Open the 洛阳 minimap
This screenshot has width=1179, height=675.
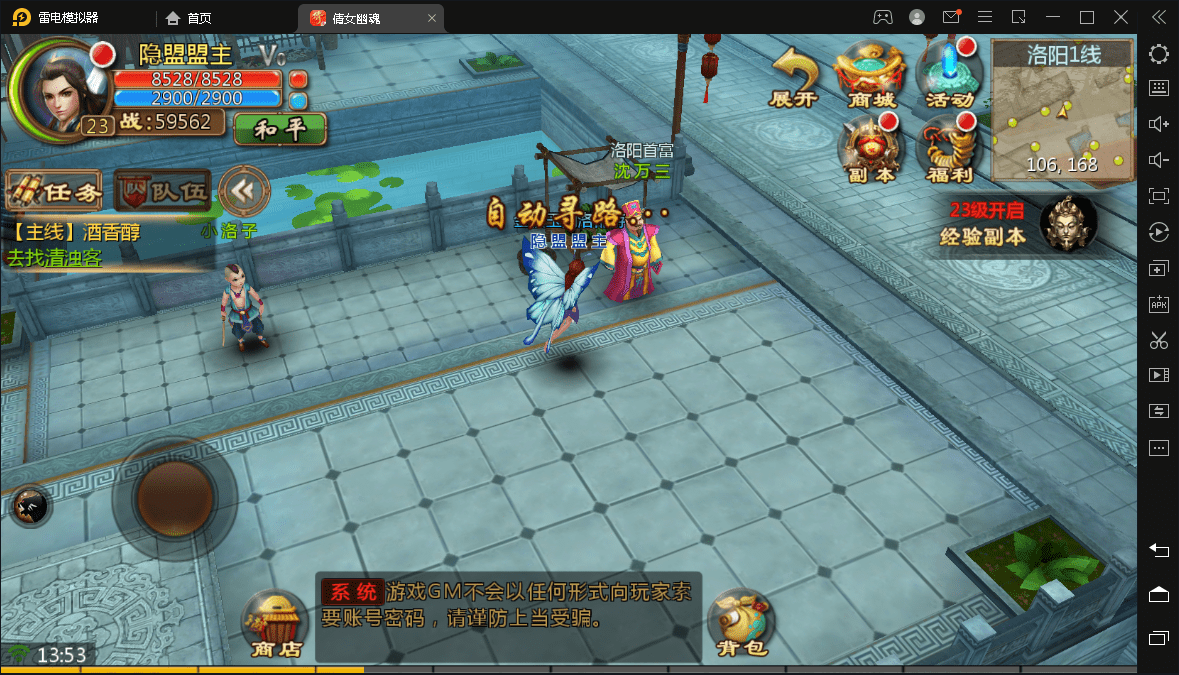[x=1062, y=110]
